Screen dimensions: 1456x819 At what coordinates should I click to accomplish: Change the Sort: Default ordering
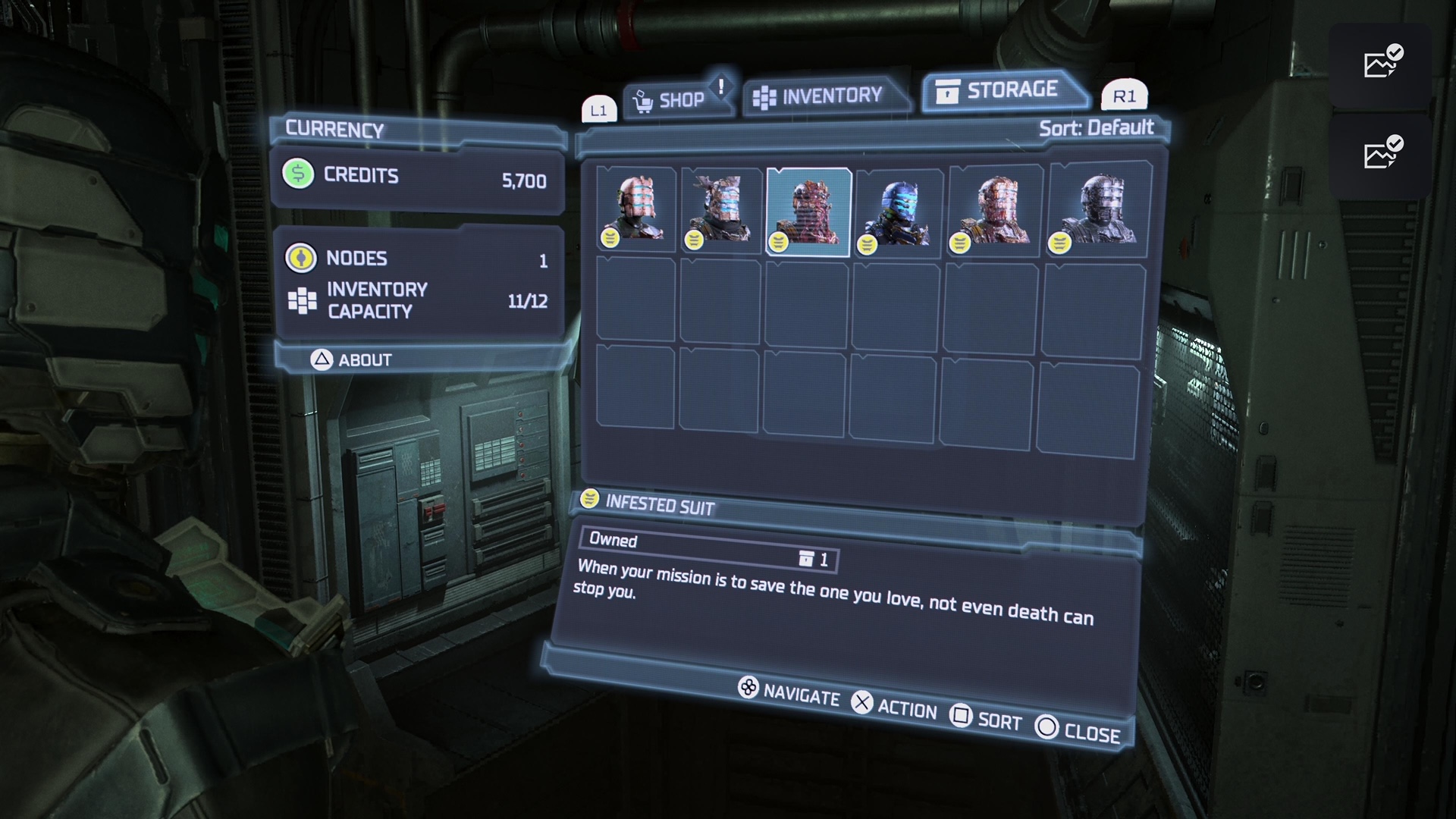[1096, 127]
